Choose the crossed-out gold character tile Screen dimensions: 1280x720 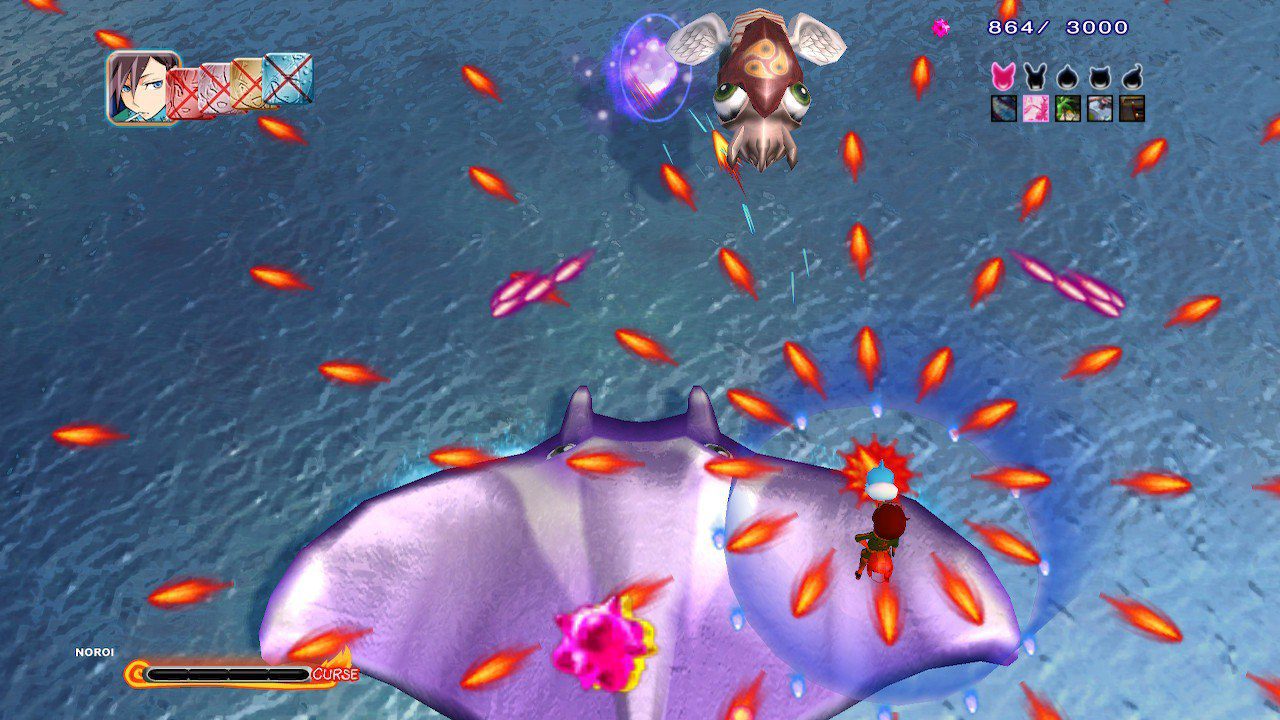pyautogui.click(x=247, y=83)
